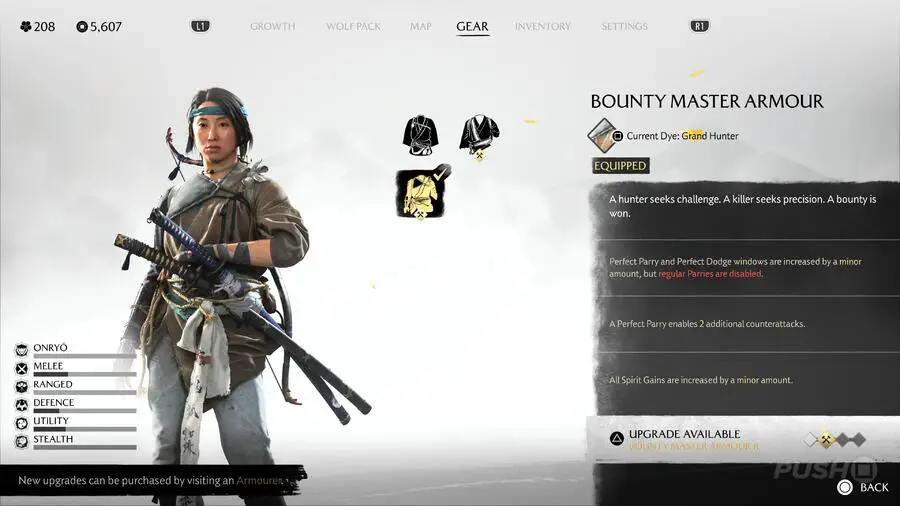Switch to the Growth tab
The image size is (900, 506).
tap(273, 26)
